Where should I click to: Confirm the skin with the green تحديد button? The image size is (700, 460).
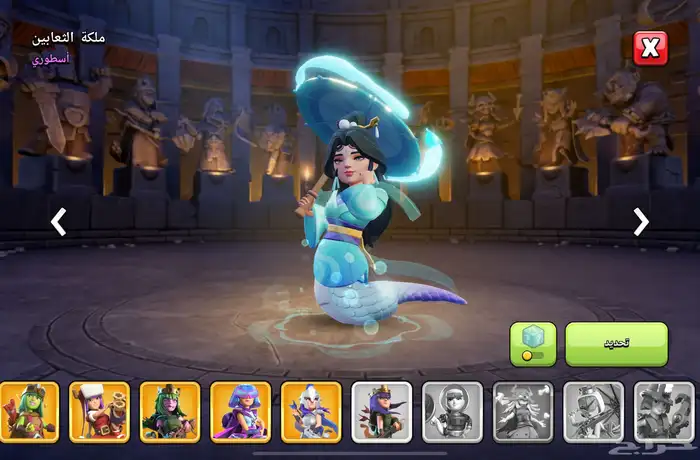(x=616, y=343)
